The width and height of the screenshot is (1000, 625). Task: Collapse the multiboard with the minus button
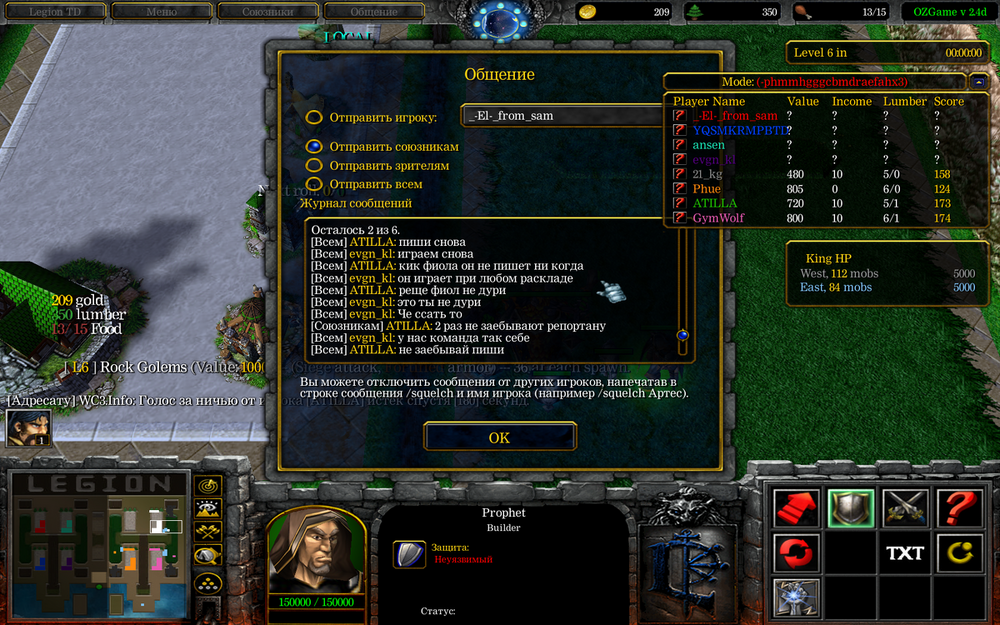pos(979,81)
